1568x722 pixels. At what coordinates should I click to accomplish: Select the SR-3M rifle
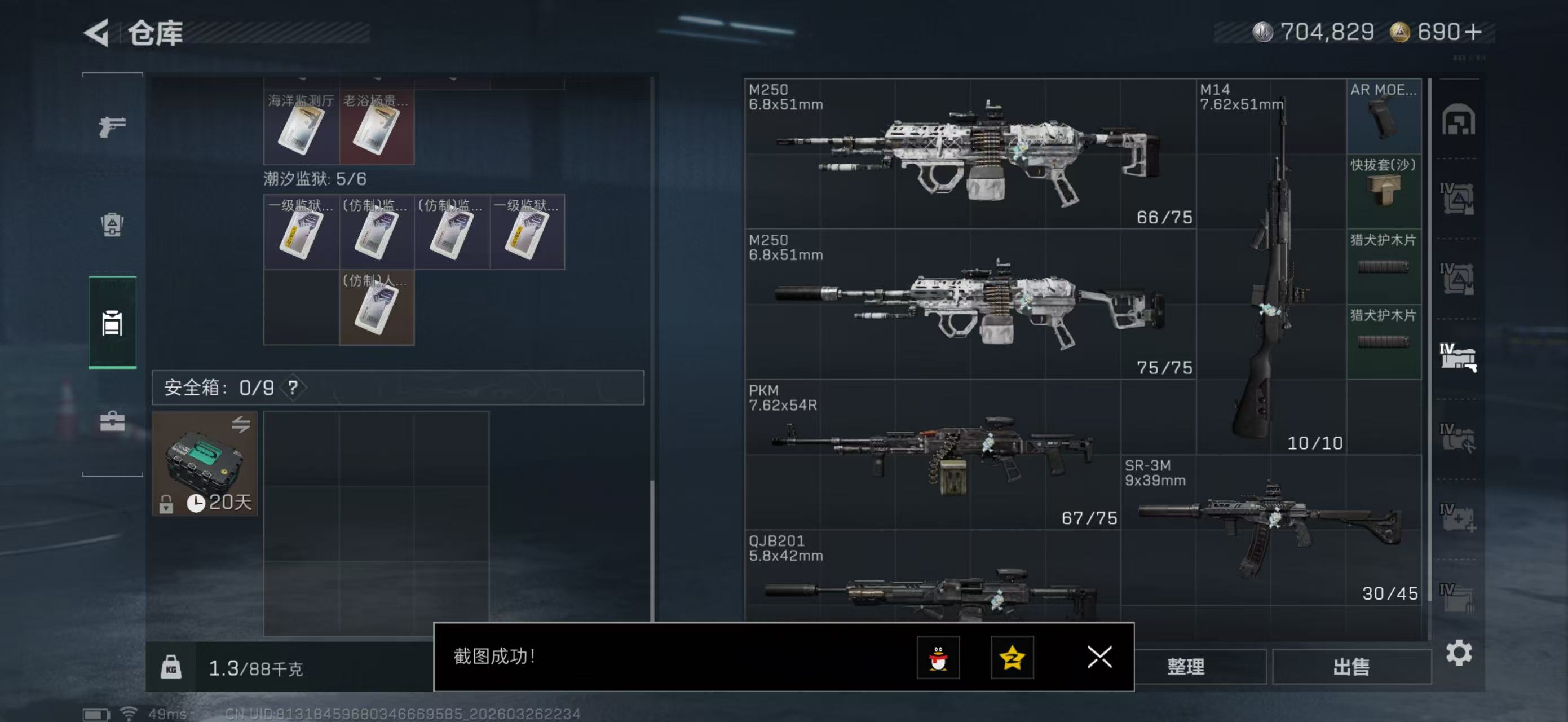(x=1270, y=529)
